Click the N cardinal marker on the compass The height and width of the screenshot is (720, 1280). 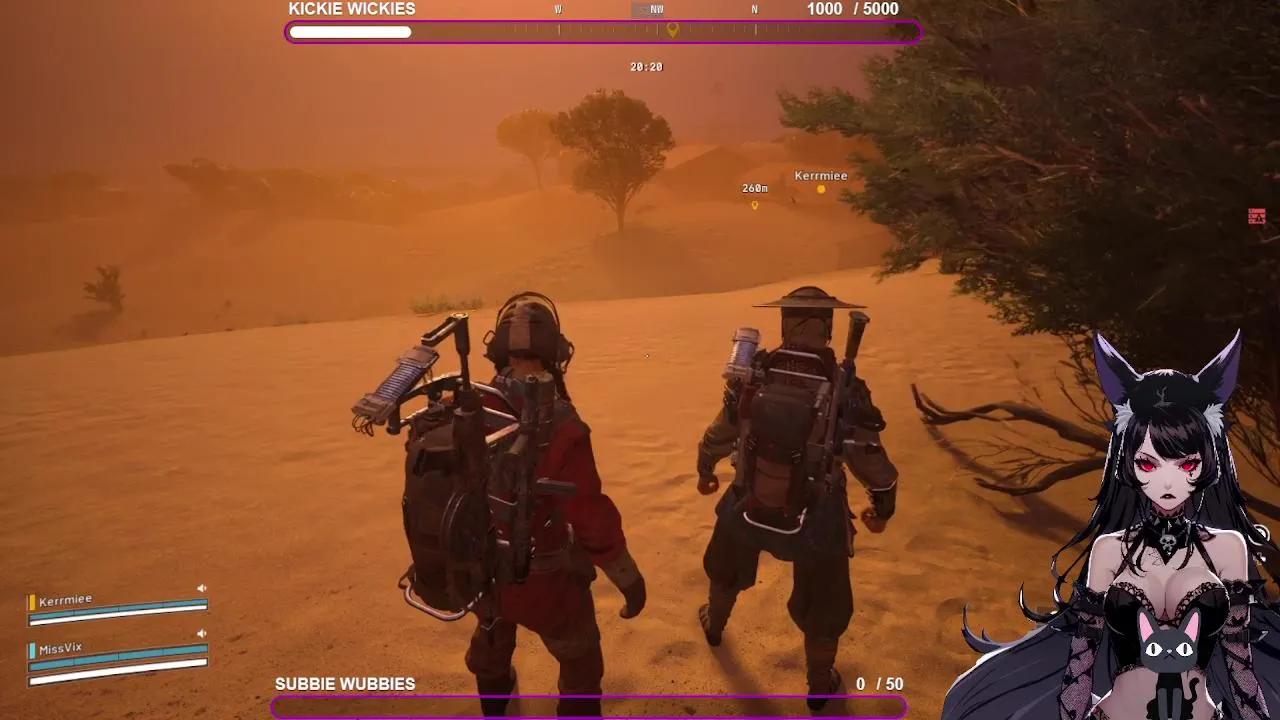(x=755, y=9)
